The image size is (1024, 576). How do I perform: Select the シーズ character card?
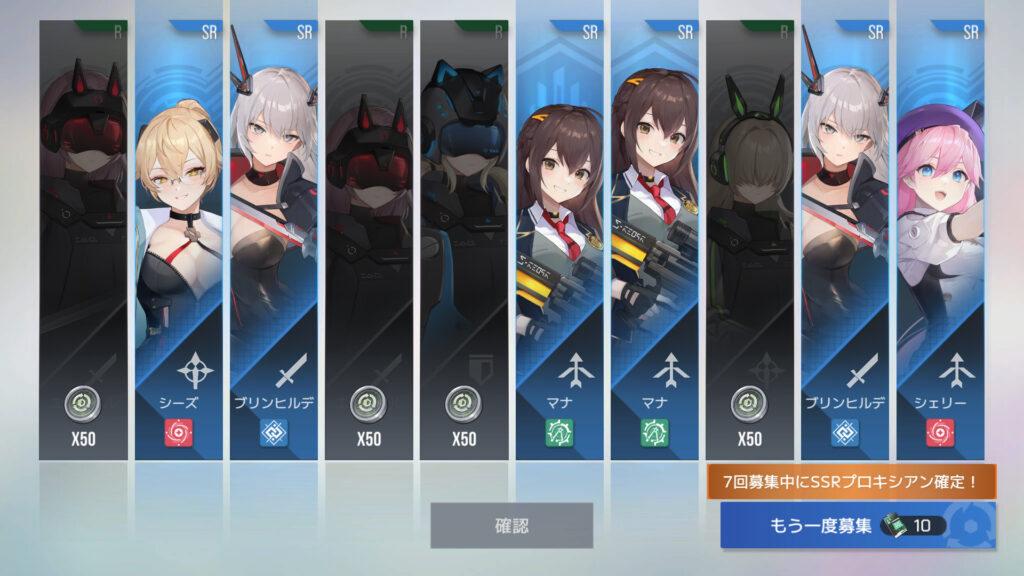[179, 240]
